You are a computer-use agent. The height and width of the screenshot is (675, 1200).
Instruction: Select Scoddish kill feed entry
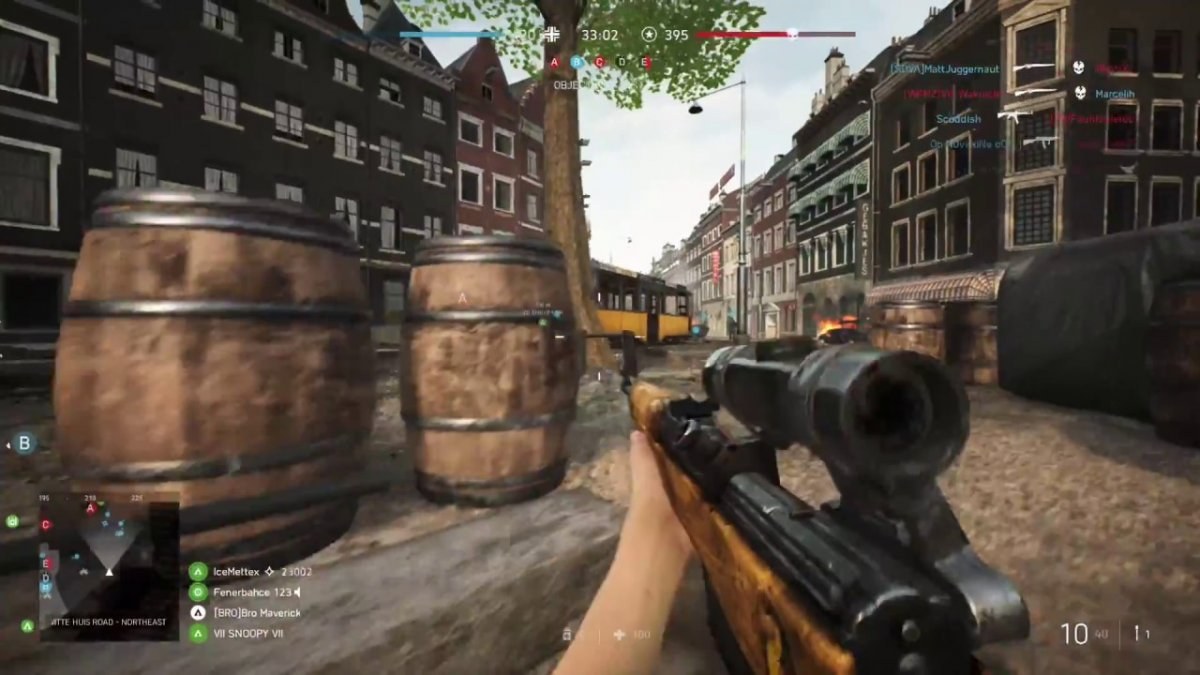[x=958, y=119]
